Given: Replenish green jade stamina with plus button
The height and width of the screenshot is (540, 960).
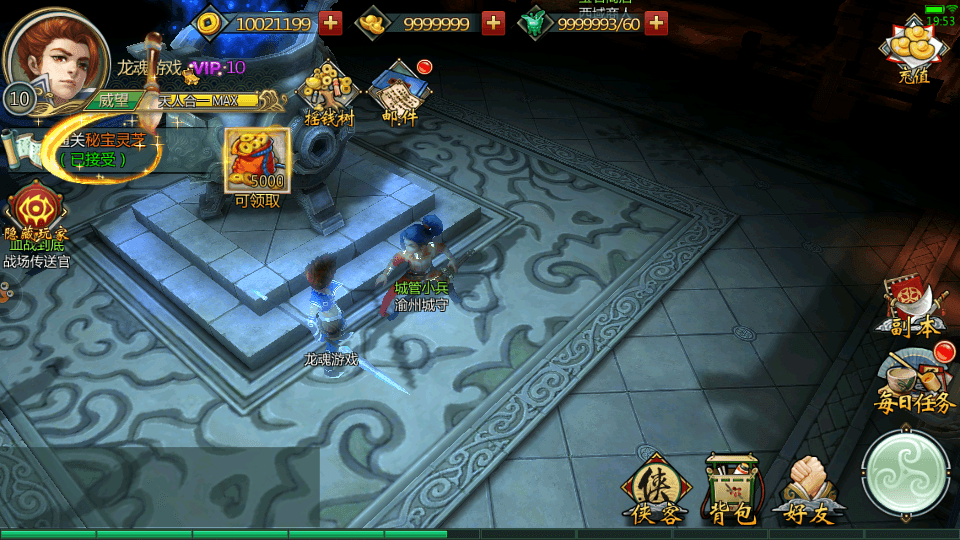Looking at the screenshot, I should tap(656, 22).
